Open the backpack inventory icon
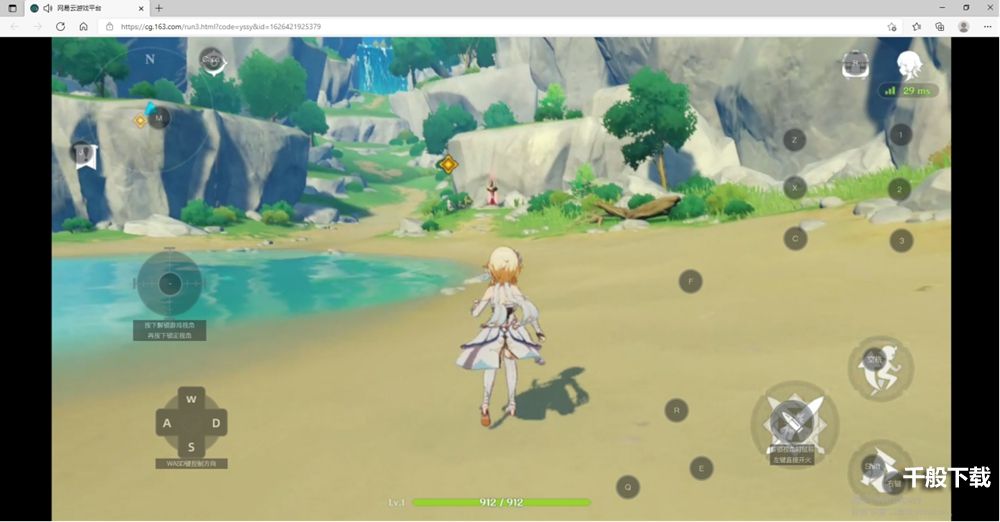 [855, 66]
